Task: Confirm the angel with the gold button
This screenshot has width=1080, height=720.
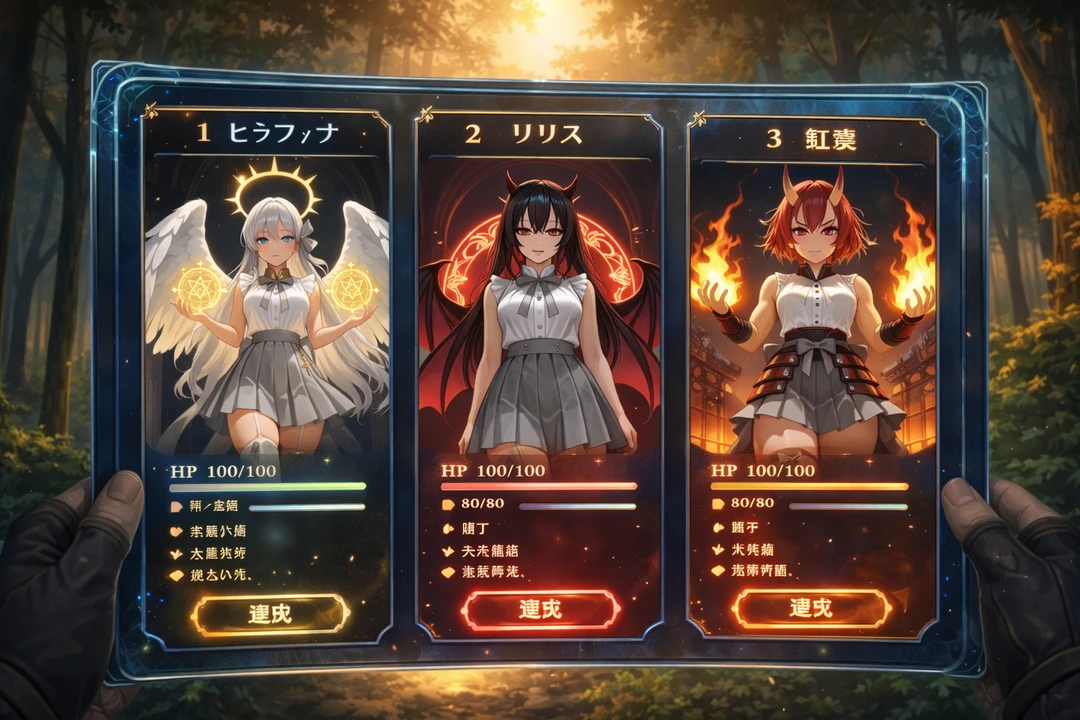Action: pos(270,614)
